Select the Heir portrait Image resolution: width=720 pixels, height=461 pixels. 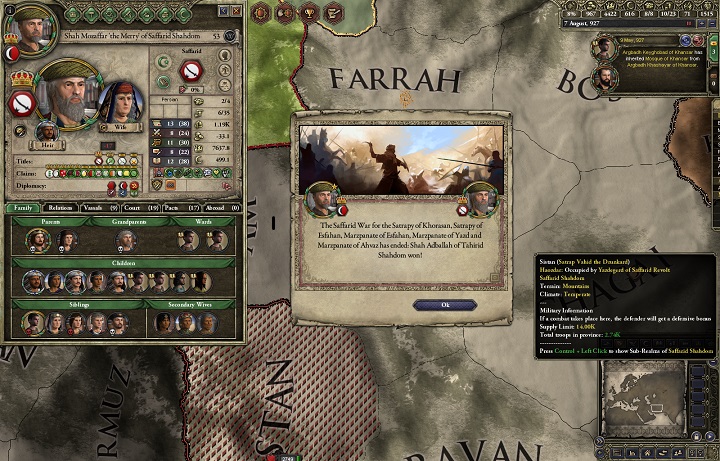[46, 132]
